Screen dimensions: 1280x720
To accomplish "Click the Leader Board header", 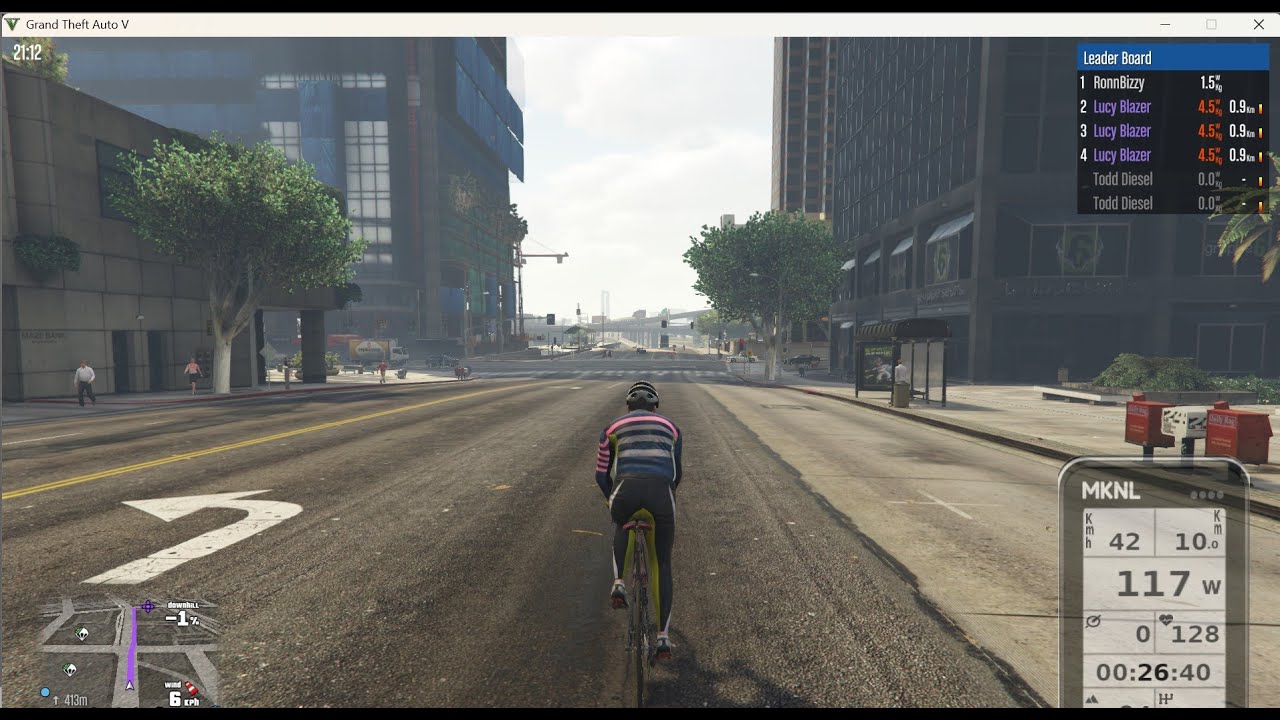I will click(1117, 58).
